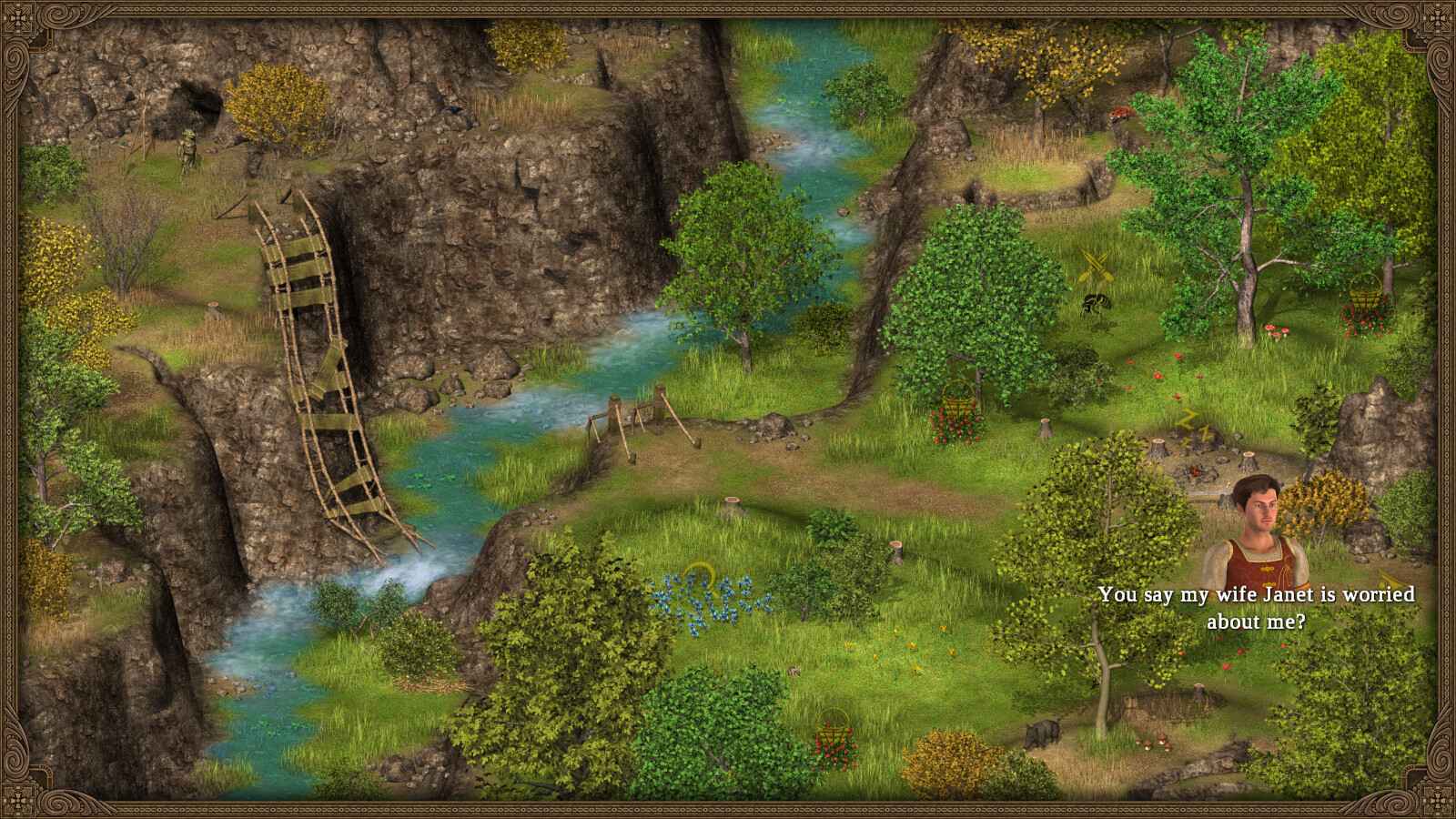Pick the red mushrooms under the tall tree
Viewport: 1456px width, 819px height.
point(1277,331)
